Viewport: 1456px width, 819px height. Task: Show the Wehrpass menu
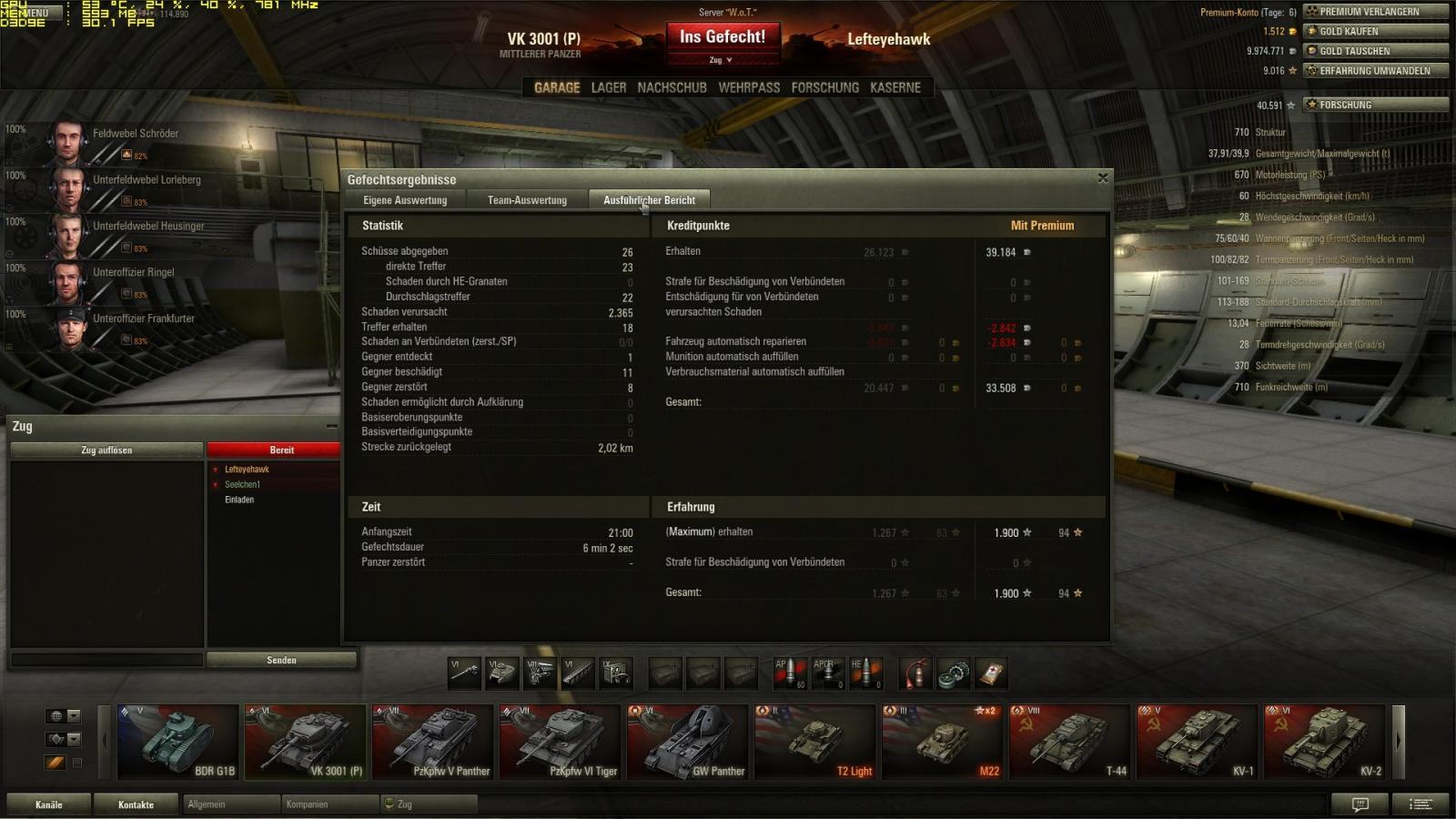click(x=749, y=87)
